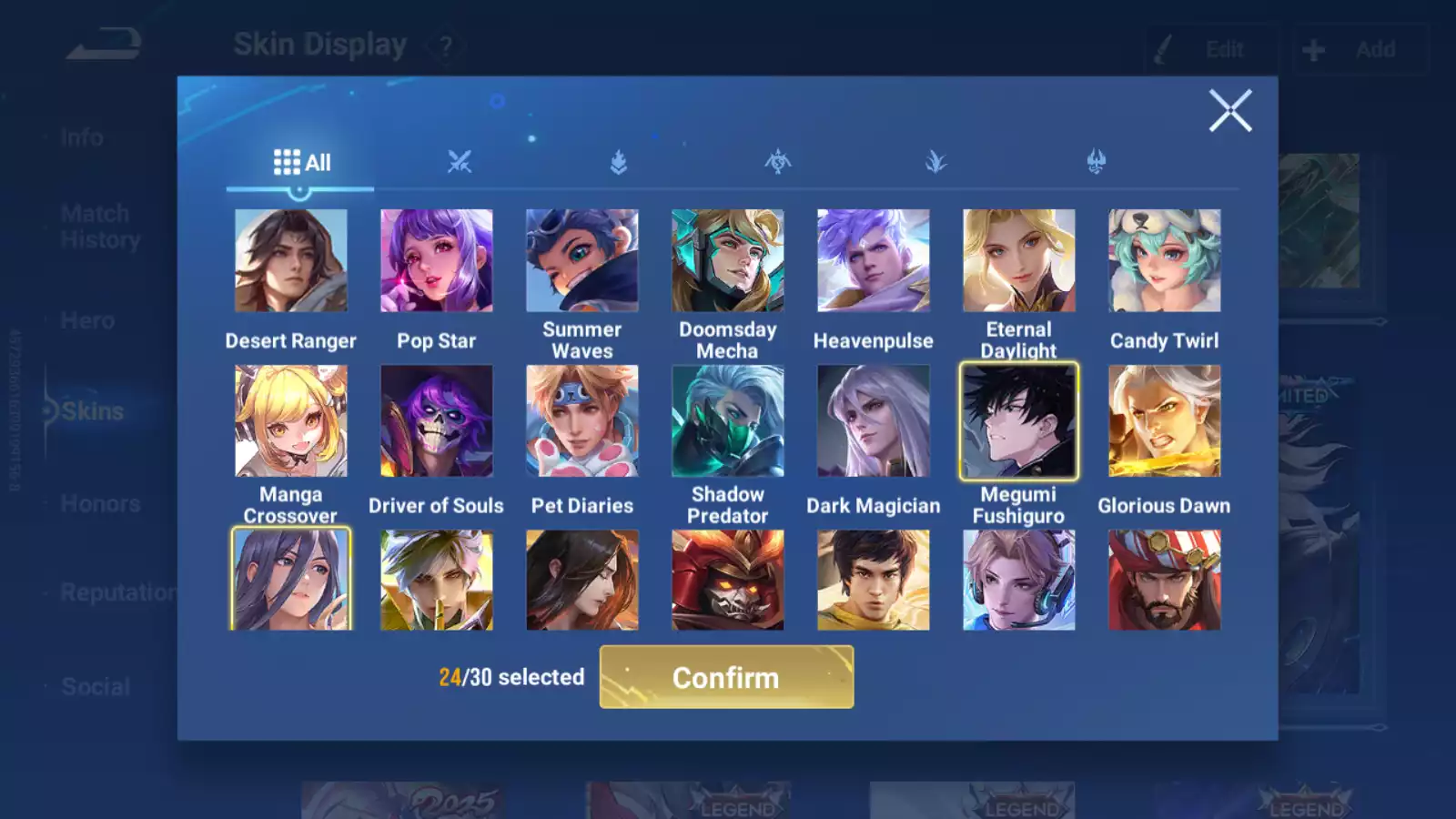
Task: Select the Manga Crossover skin
Action: click(x=290, y=420)
